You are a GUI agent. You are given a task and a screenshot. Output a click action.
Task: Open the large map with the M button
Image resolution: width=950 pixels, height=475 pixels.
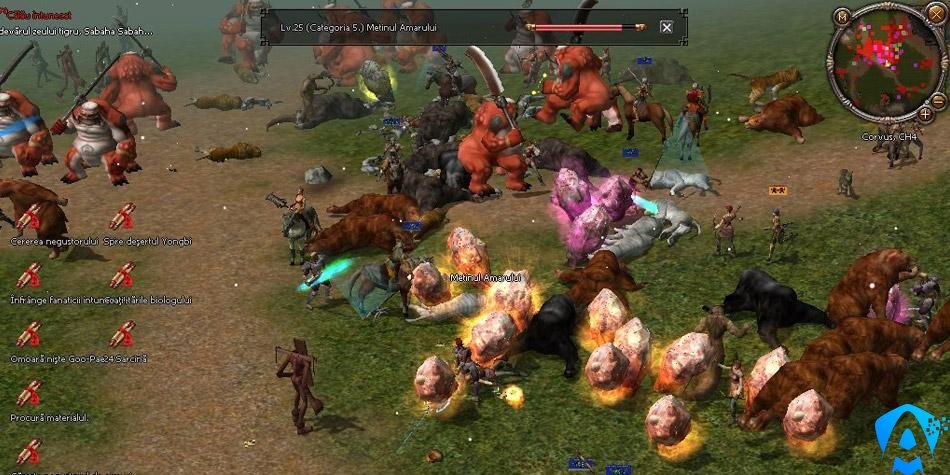(843, 17)
